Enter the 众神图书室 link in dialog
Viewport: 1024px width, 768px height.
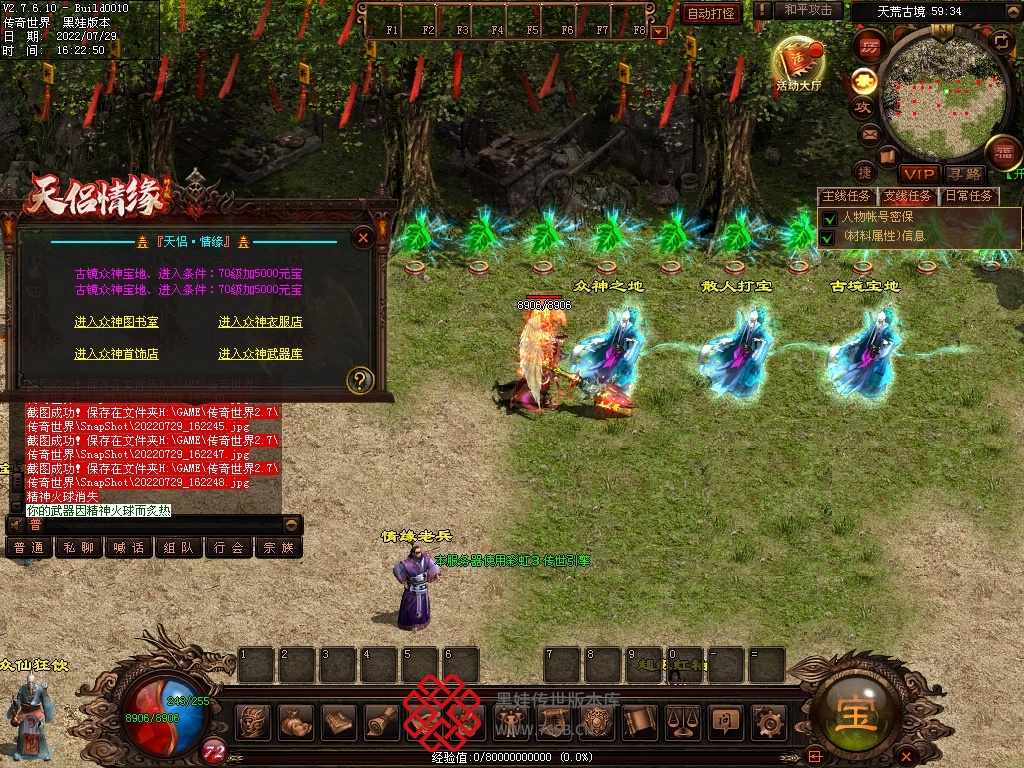pos(116,322)
